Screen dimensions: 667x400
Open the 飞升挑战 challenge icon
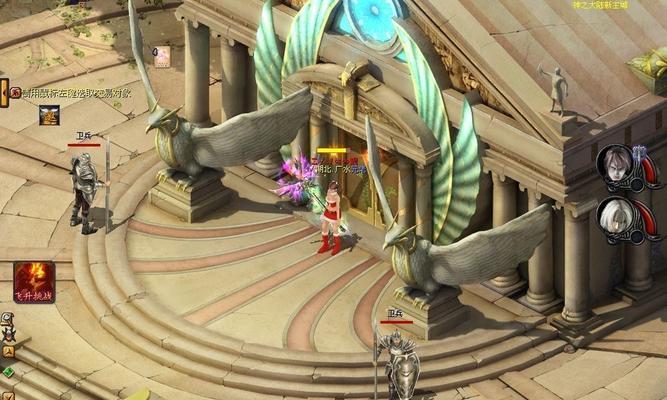click(33, 280)
